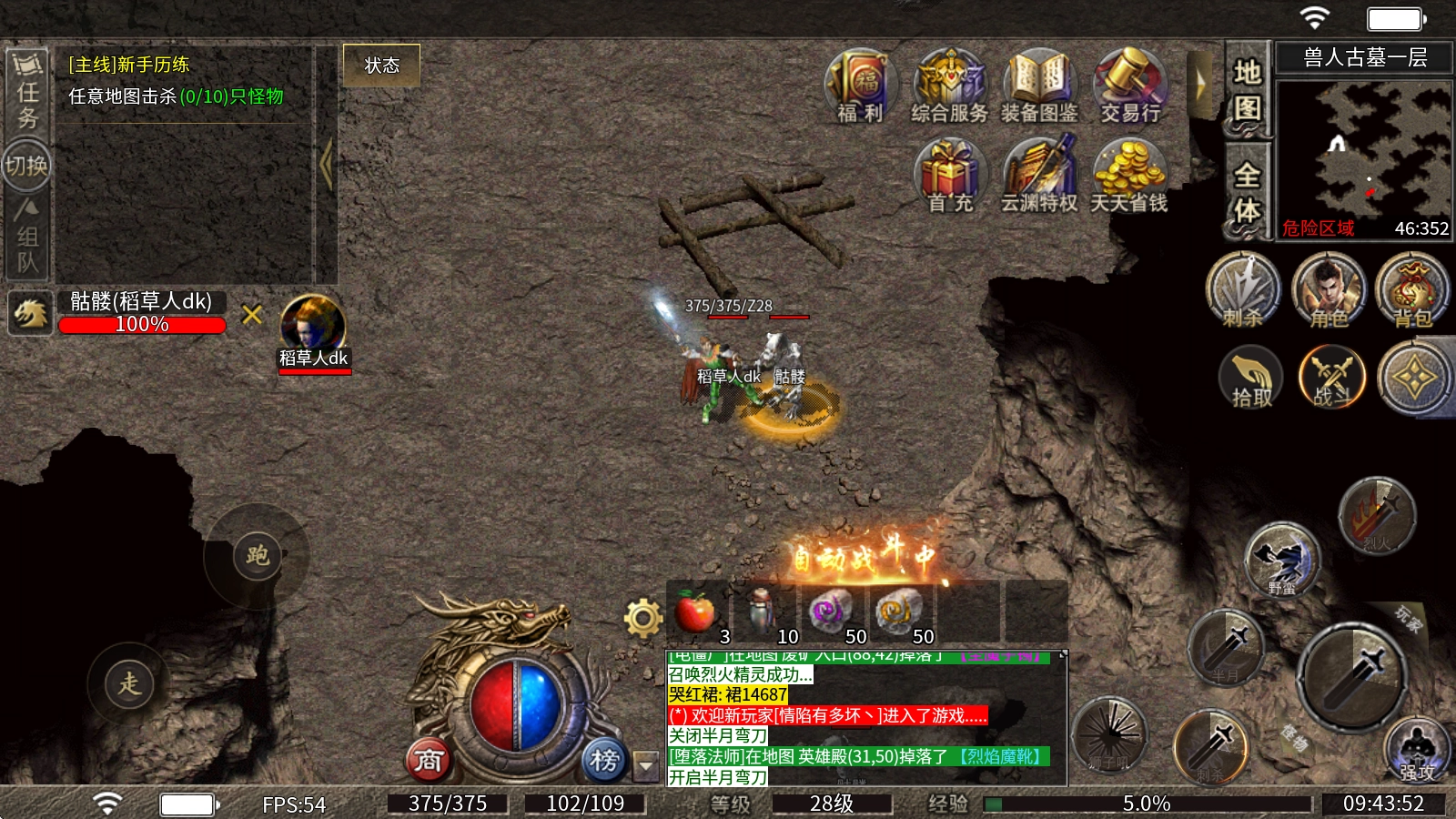The width and height of the screenshot is (1456, 819).
Task: Open the 榜 ranking button
Action: point(603,760)
